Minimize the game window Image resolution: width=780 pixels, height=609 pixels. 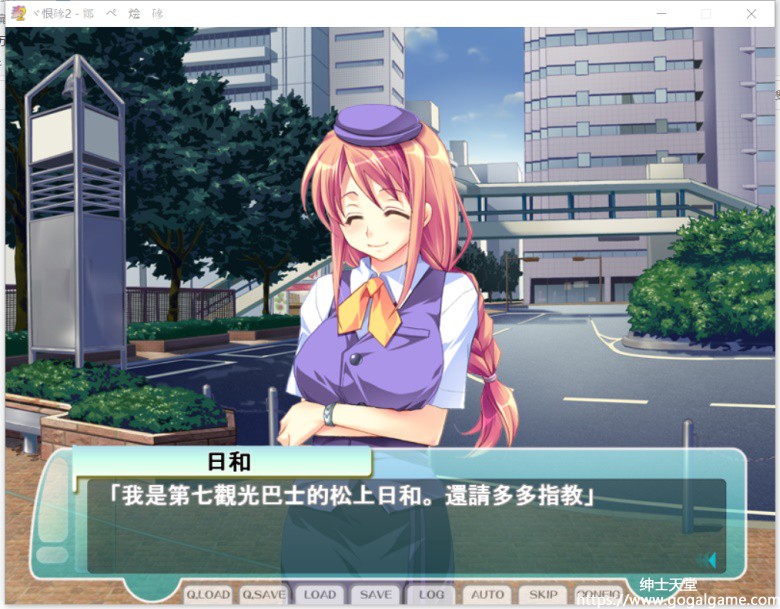pos(661,14)
